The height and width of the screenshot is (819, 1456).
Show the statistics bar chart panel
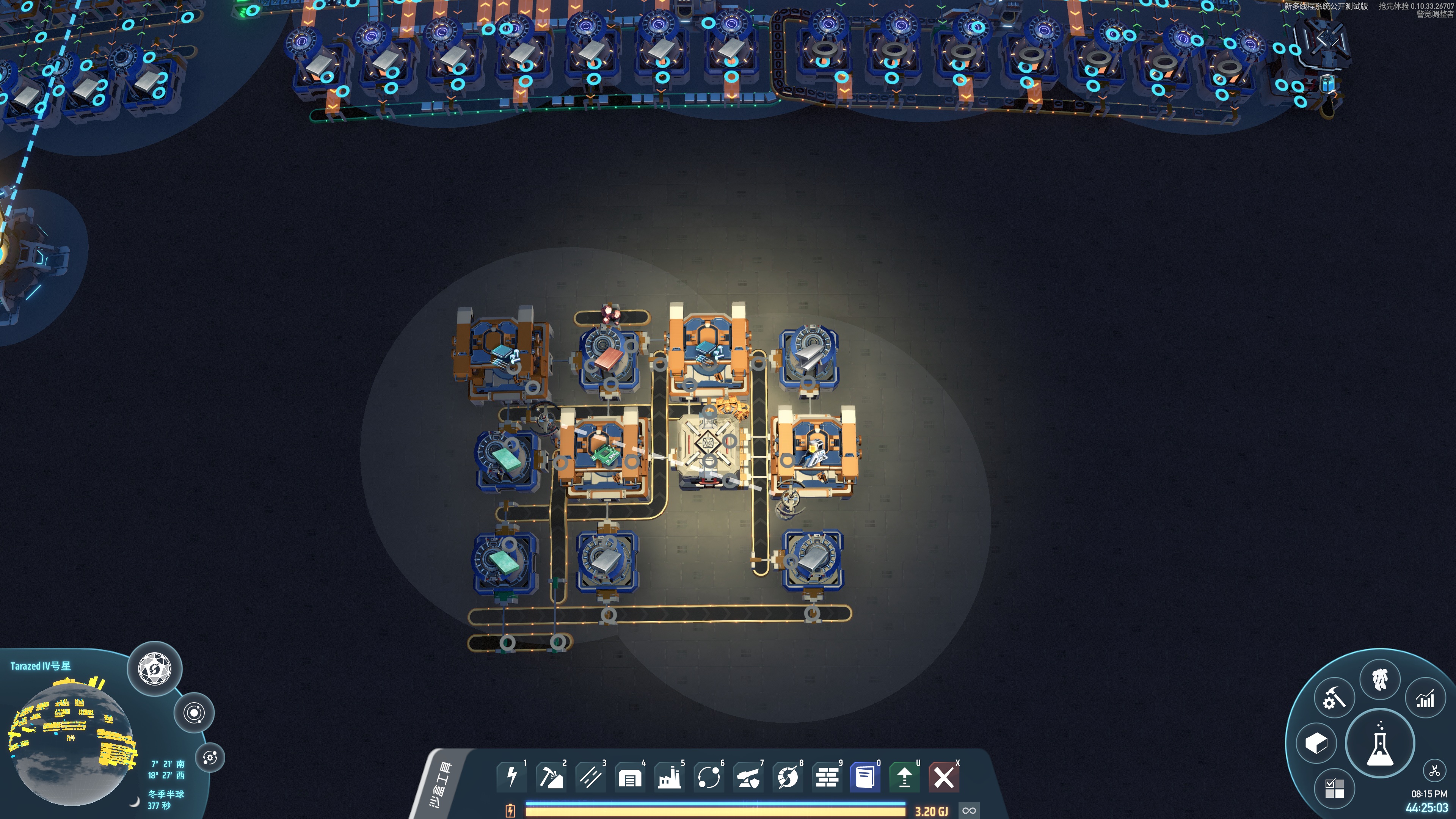pos(1425,699)
